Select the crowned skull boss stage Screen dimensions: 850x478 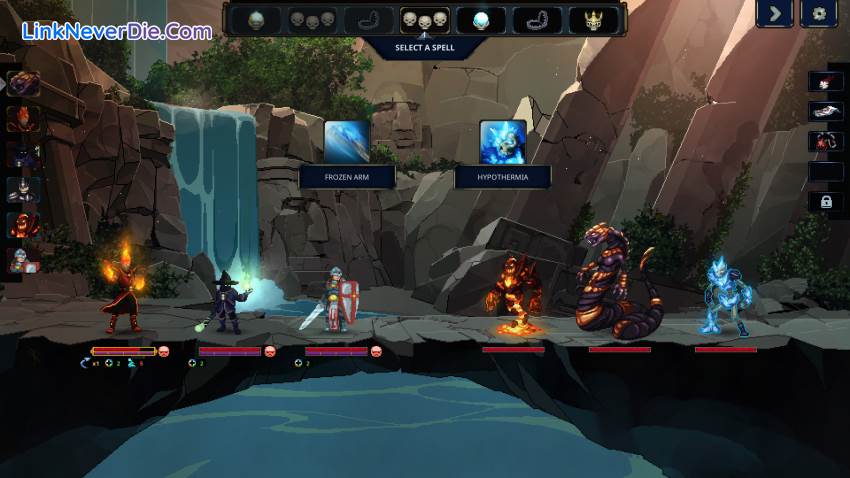pos(593,20)
